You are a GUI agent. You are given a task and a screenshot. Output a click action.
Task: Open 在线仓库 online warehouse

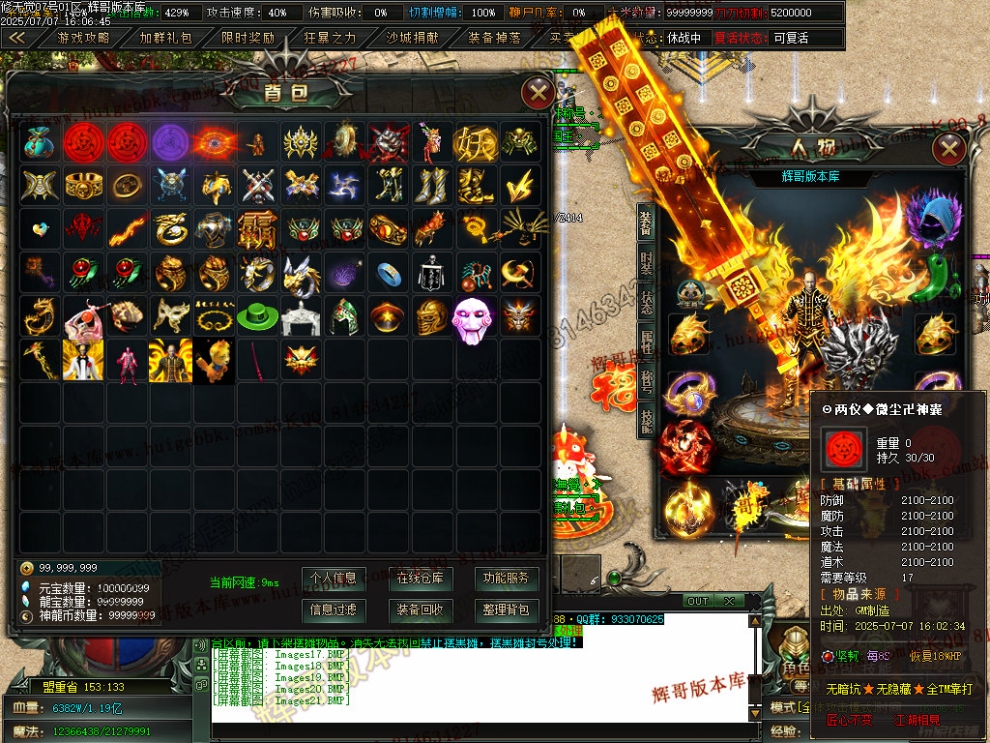[421, 578]
